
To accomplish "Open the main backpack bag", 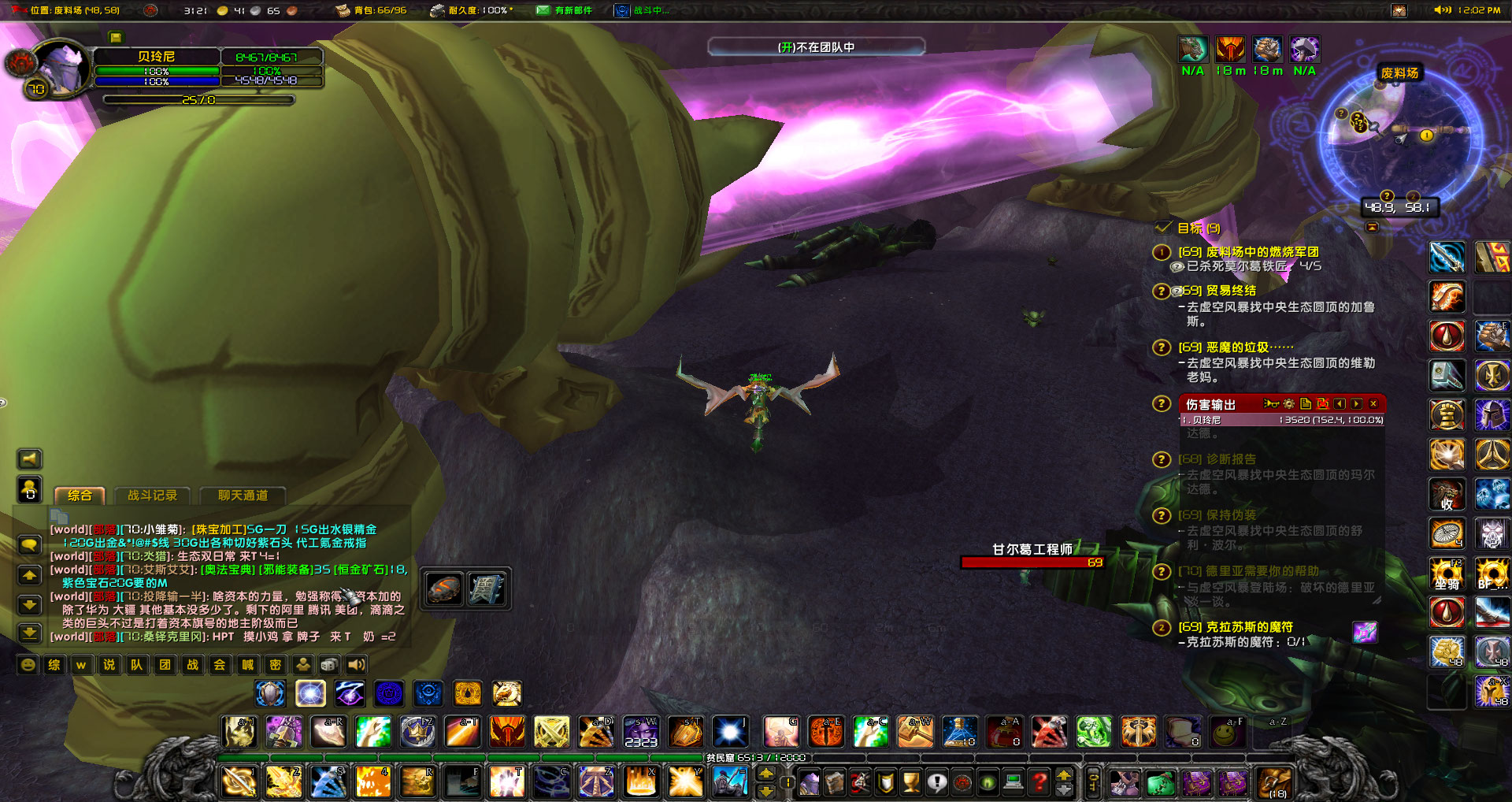I will pos(1274,782).
